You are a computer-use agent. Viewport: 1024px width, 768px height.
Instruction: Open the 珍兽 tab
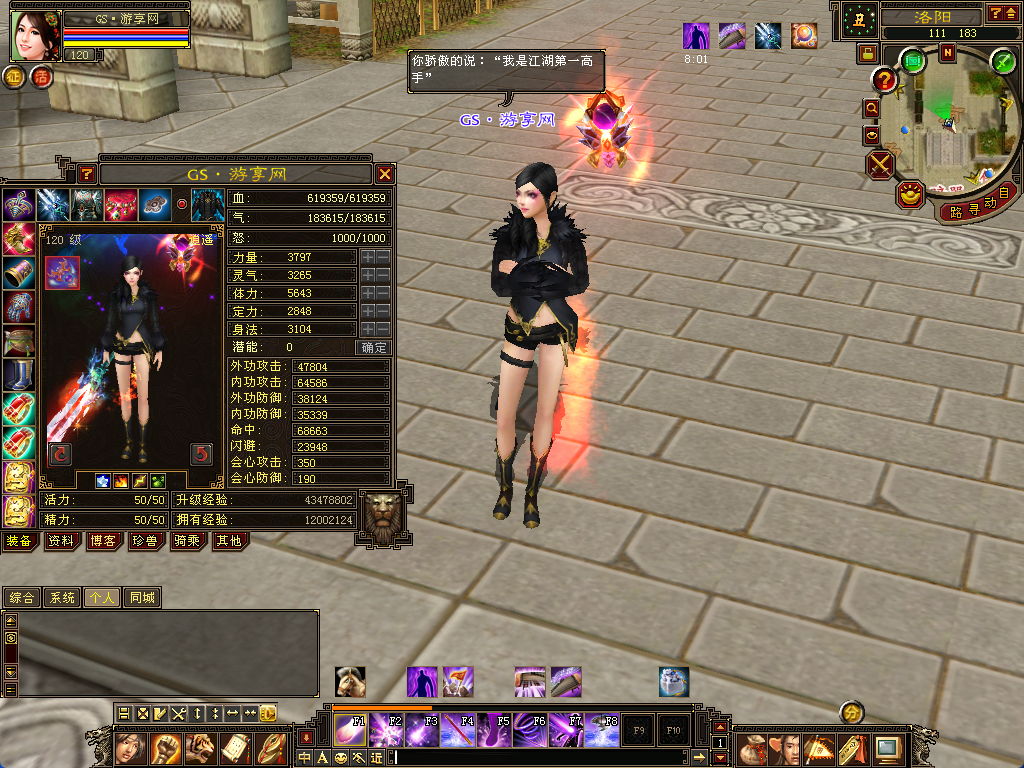[x=145, y=541]
